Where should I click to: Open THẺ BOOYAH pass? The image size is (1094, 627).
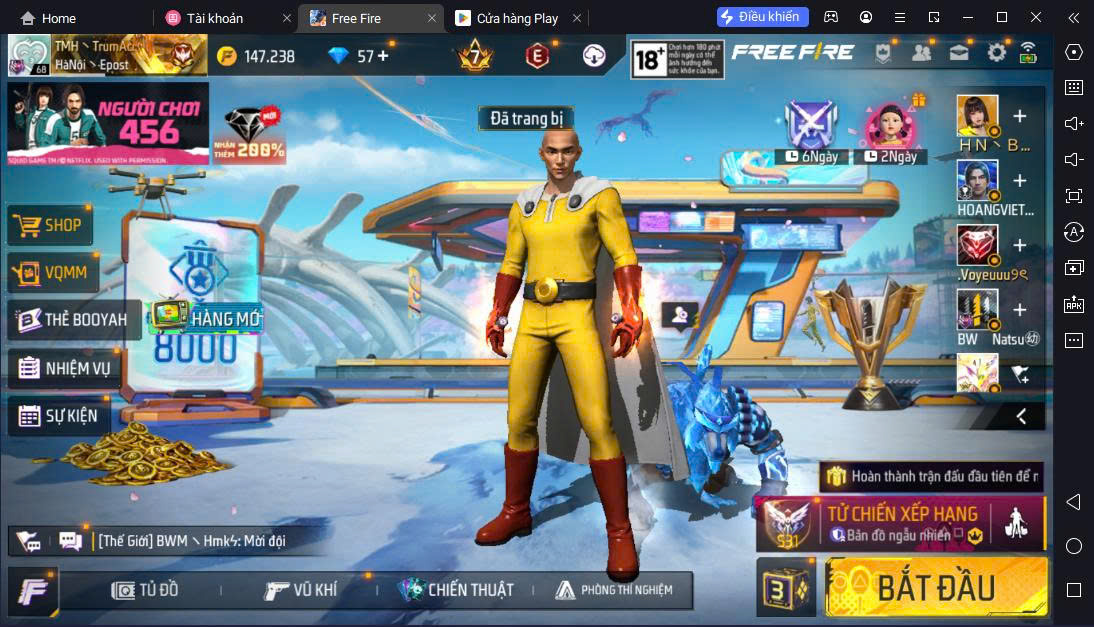tap(73, 320)
